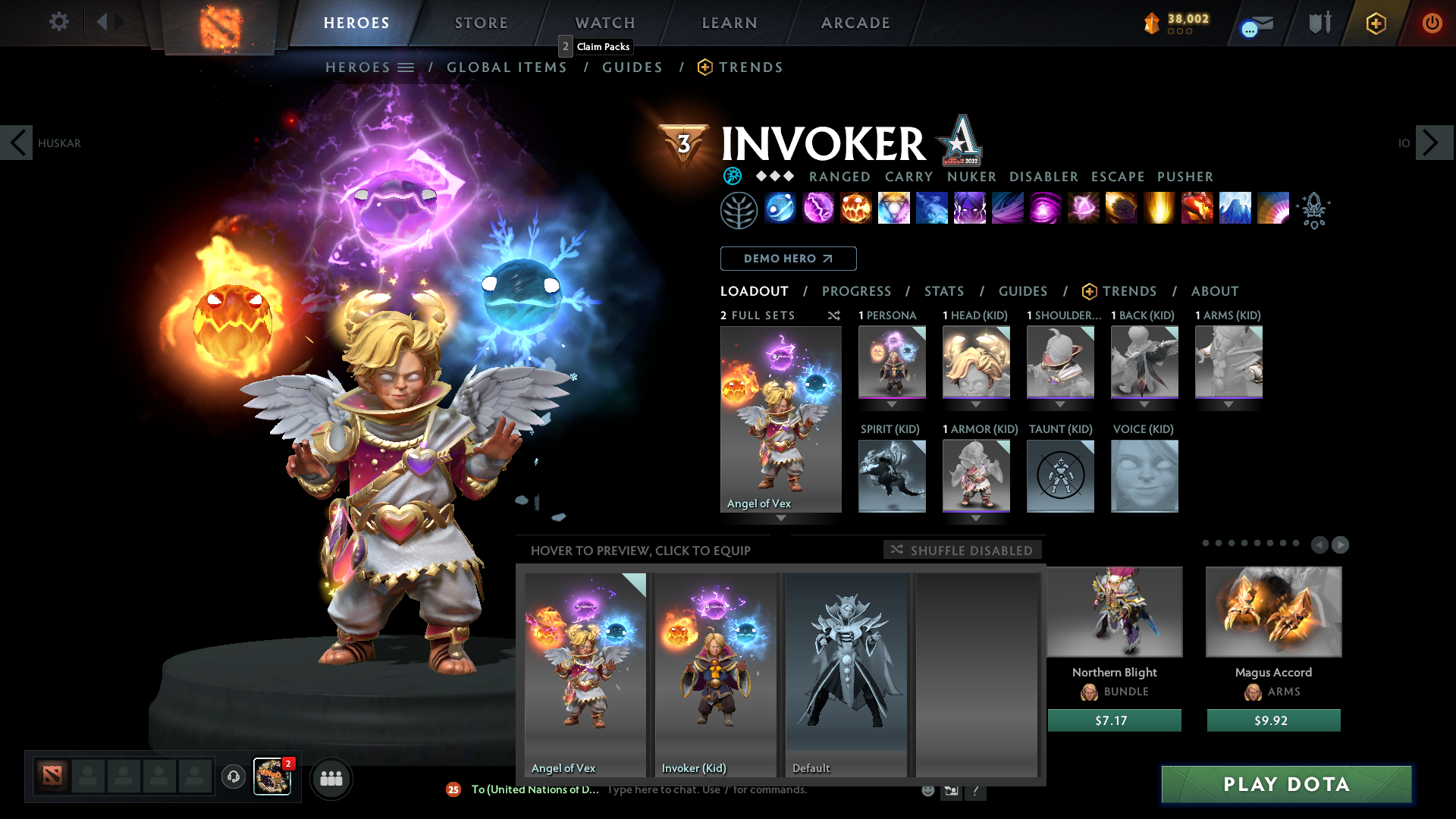Click the DEMO HERO button
The image size is (1456, 819).
[788, 259]
